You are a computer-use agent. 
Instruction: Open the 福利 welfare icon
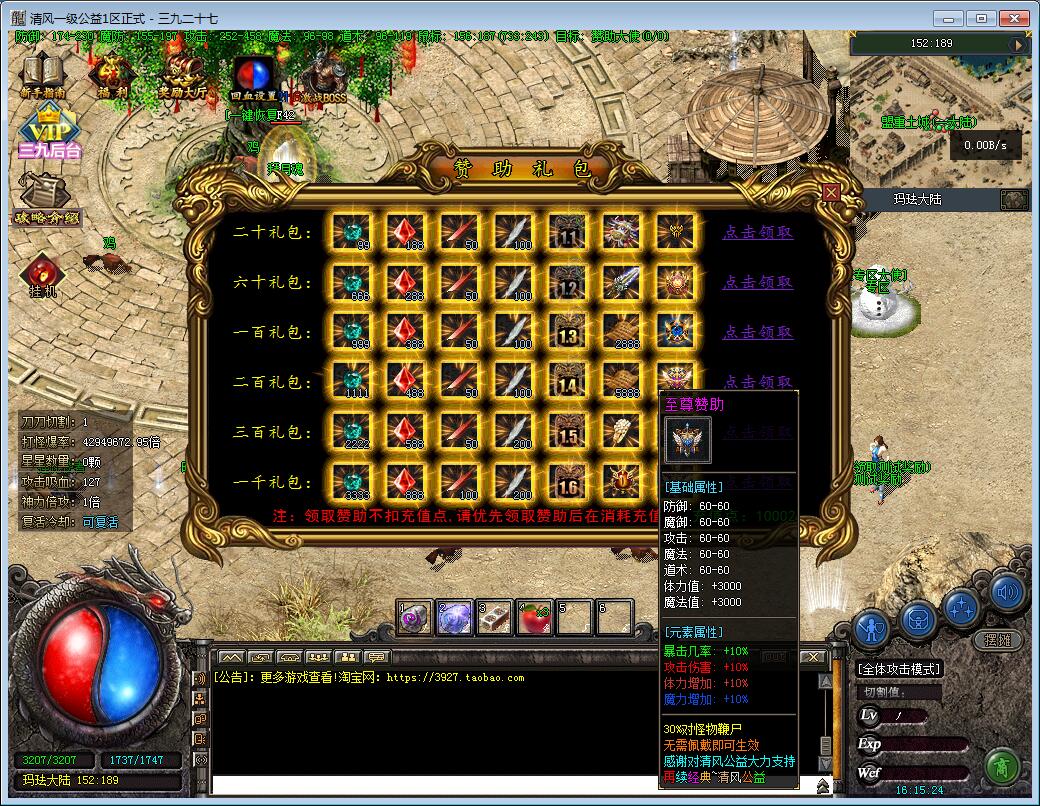point(109,73)
